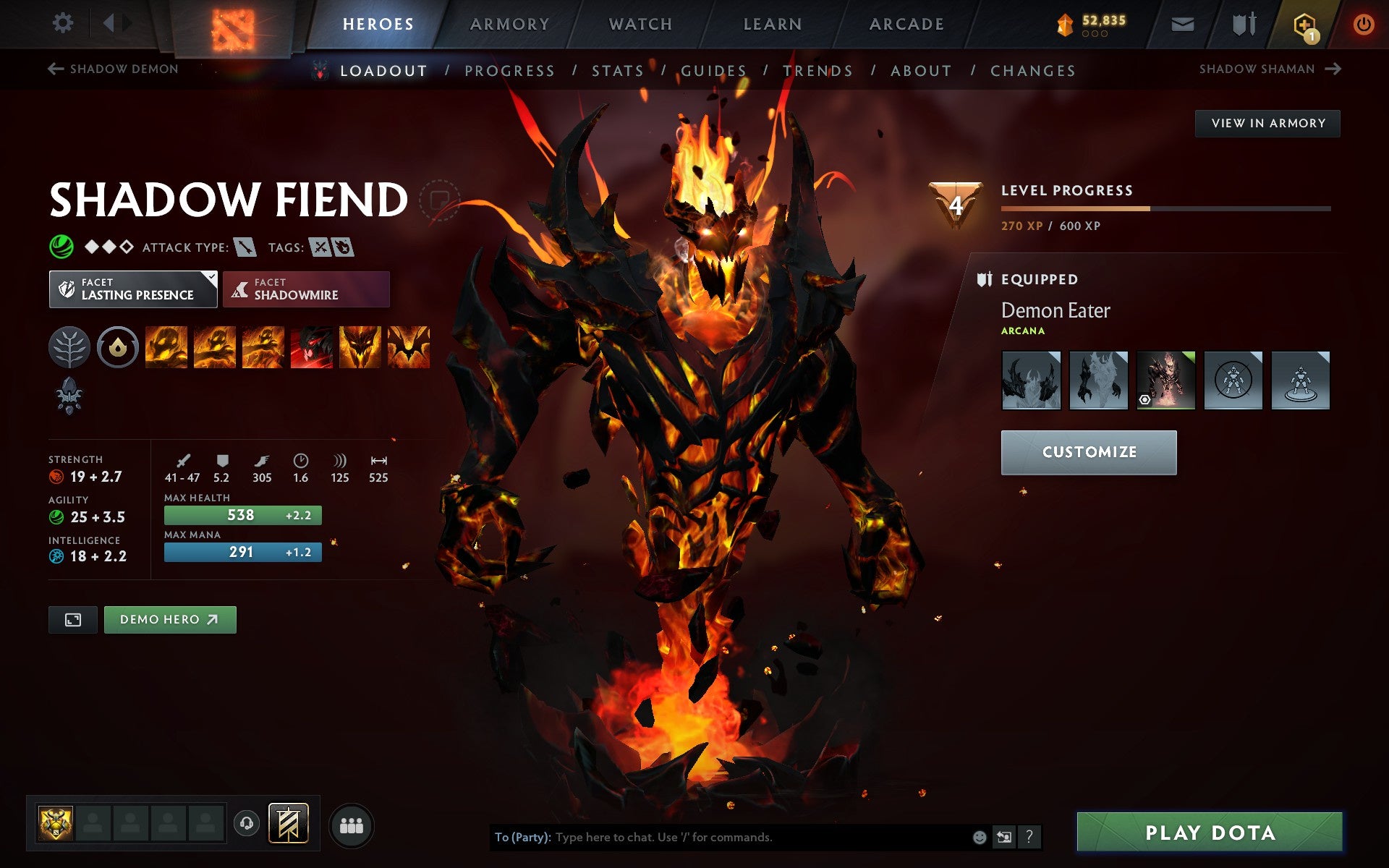
Task: Switch to the STATS tab
Action: (616, 70)
